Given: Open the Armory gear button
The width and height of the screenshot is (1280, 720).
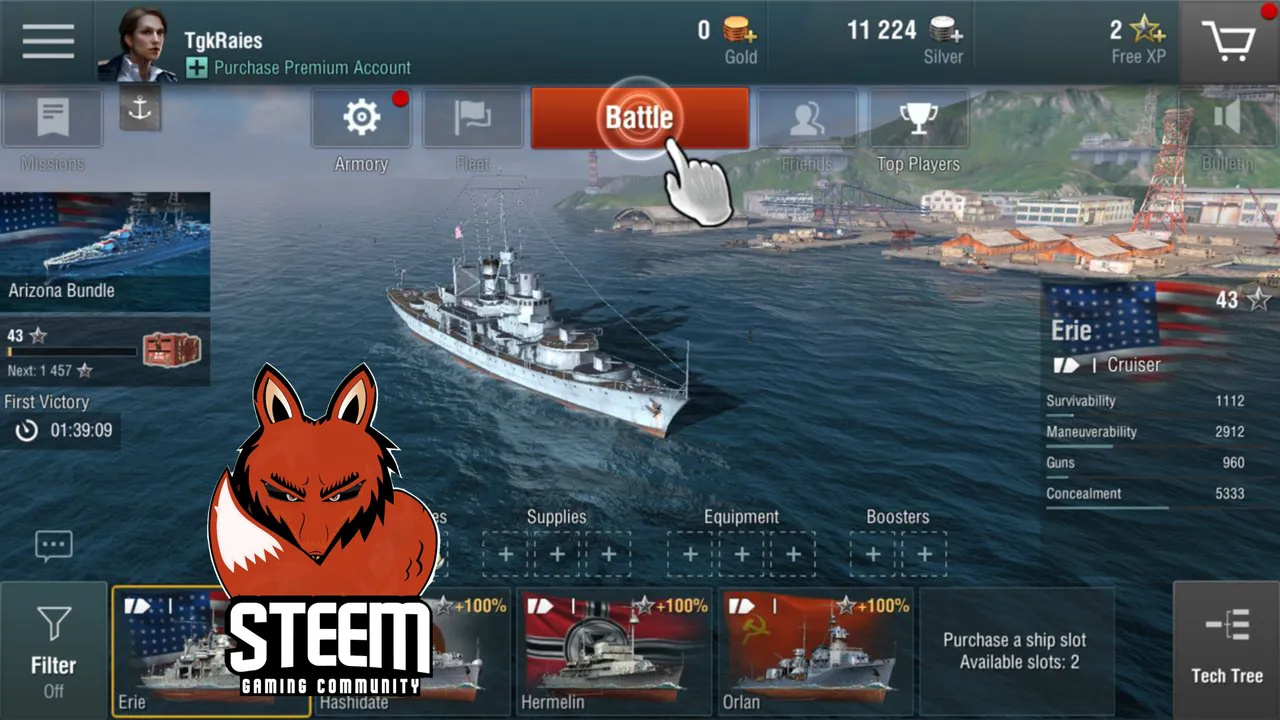Looking at the screenshot, I should tap(361, 119).
